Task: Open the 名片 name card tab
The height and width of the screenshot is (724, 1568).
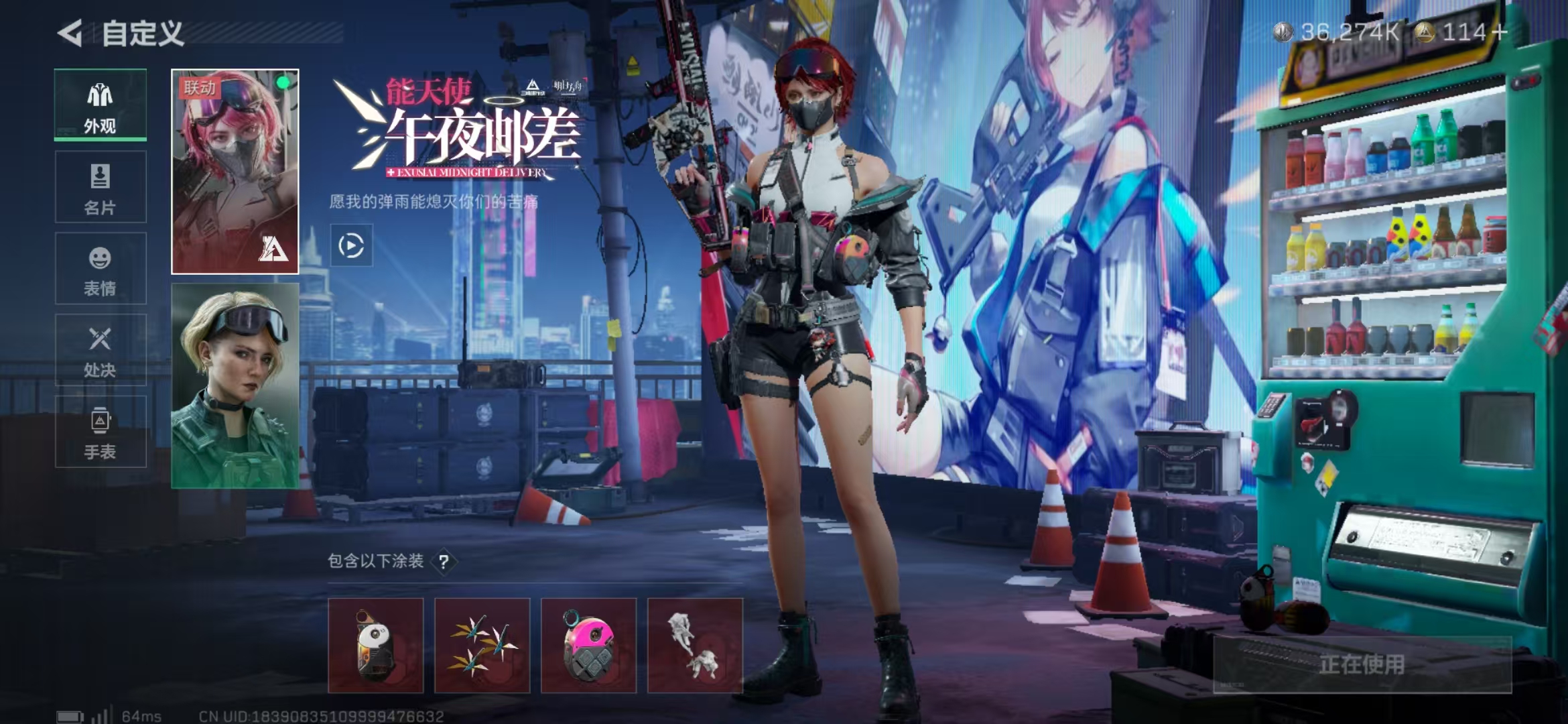Action: [100, 187]
